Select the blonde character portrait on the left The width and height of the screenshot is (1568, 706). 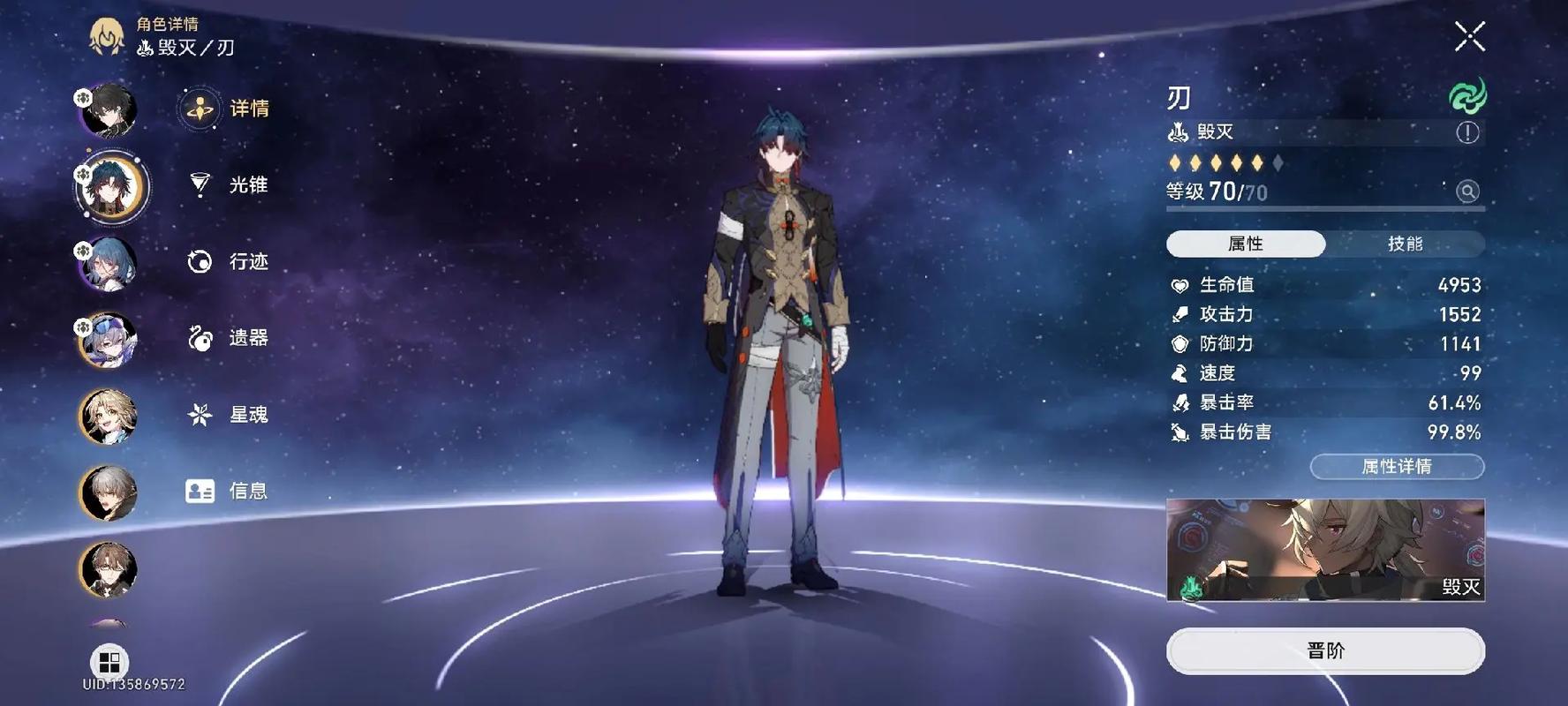click(108, 415)
